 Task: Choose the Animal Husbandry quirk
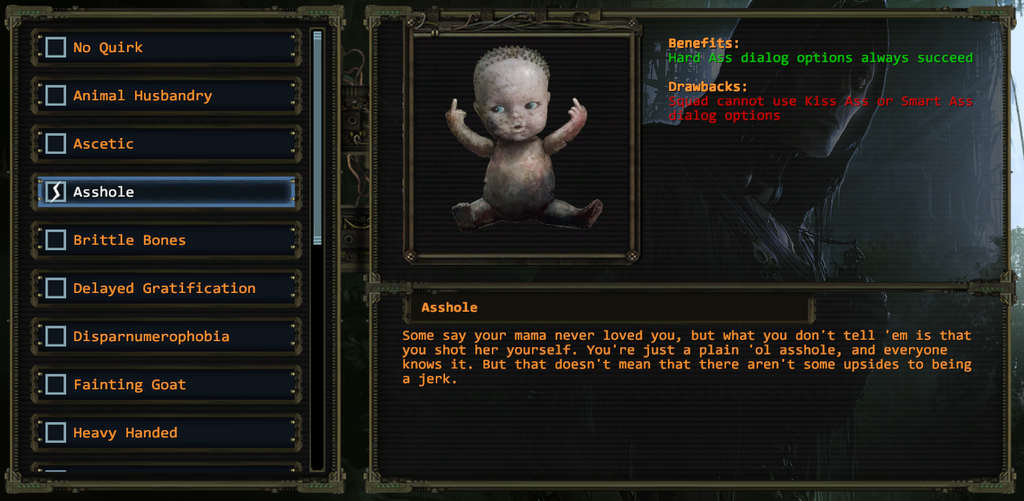(x=56, y=95)
